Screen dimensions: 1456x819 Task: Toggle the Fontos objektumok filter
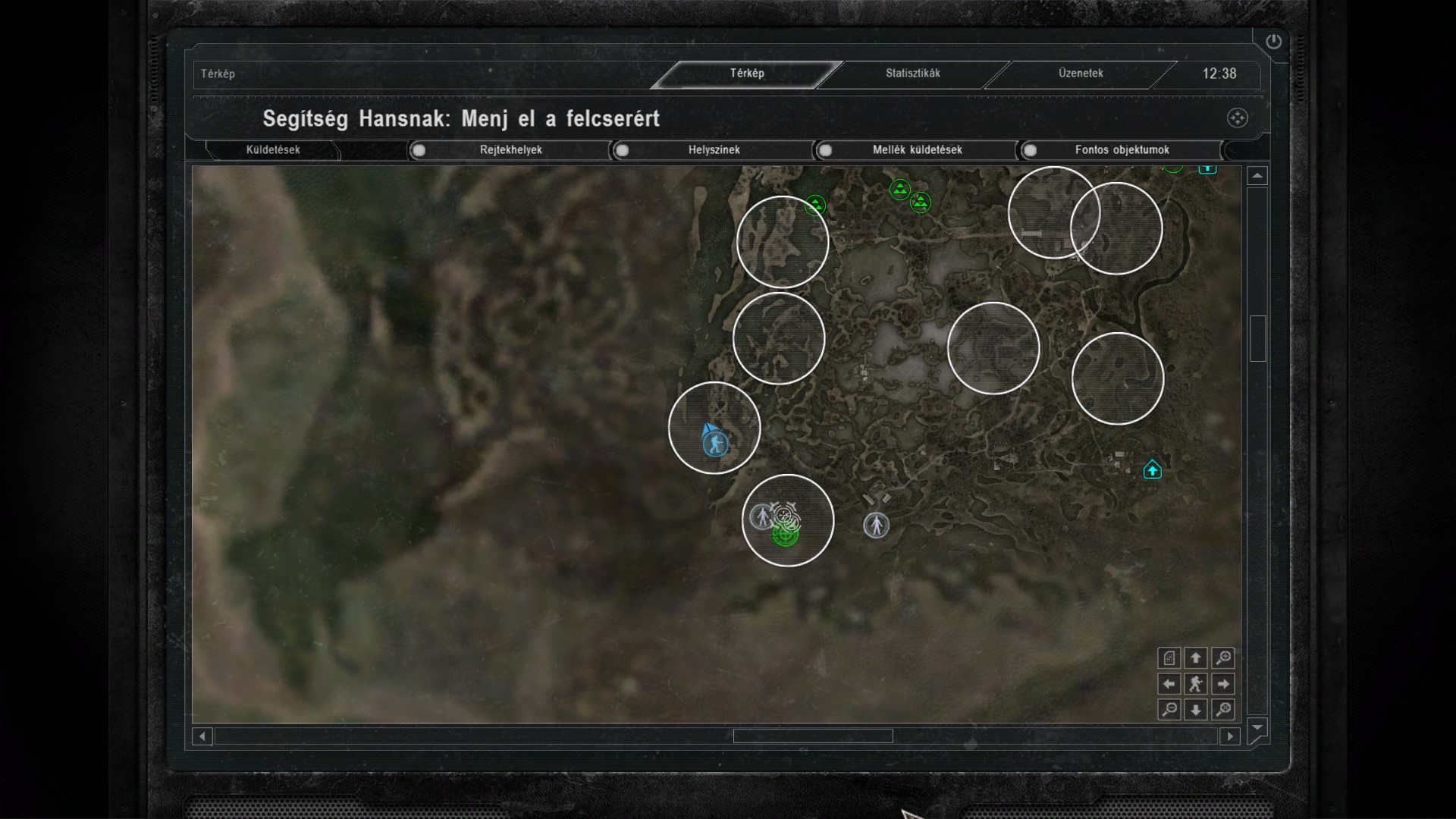click(1030, 150)
